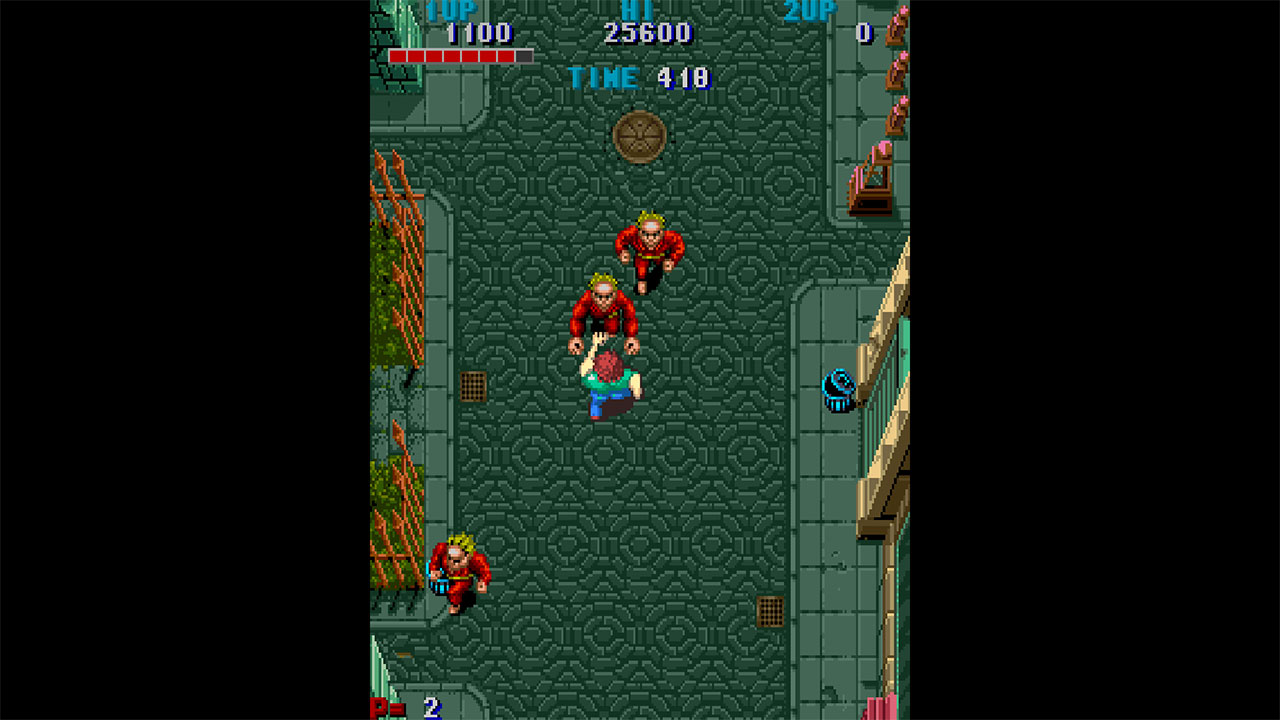The width and height of the screenshot is (1280, 720).
Task: Click the wooden staircase in the top right corner
Action: coord(872,180)
